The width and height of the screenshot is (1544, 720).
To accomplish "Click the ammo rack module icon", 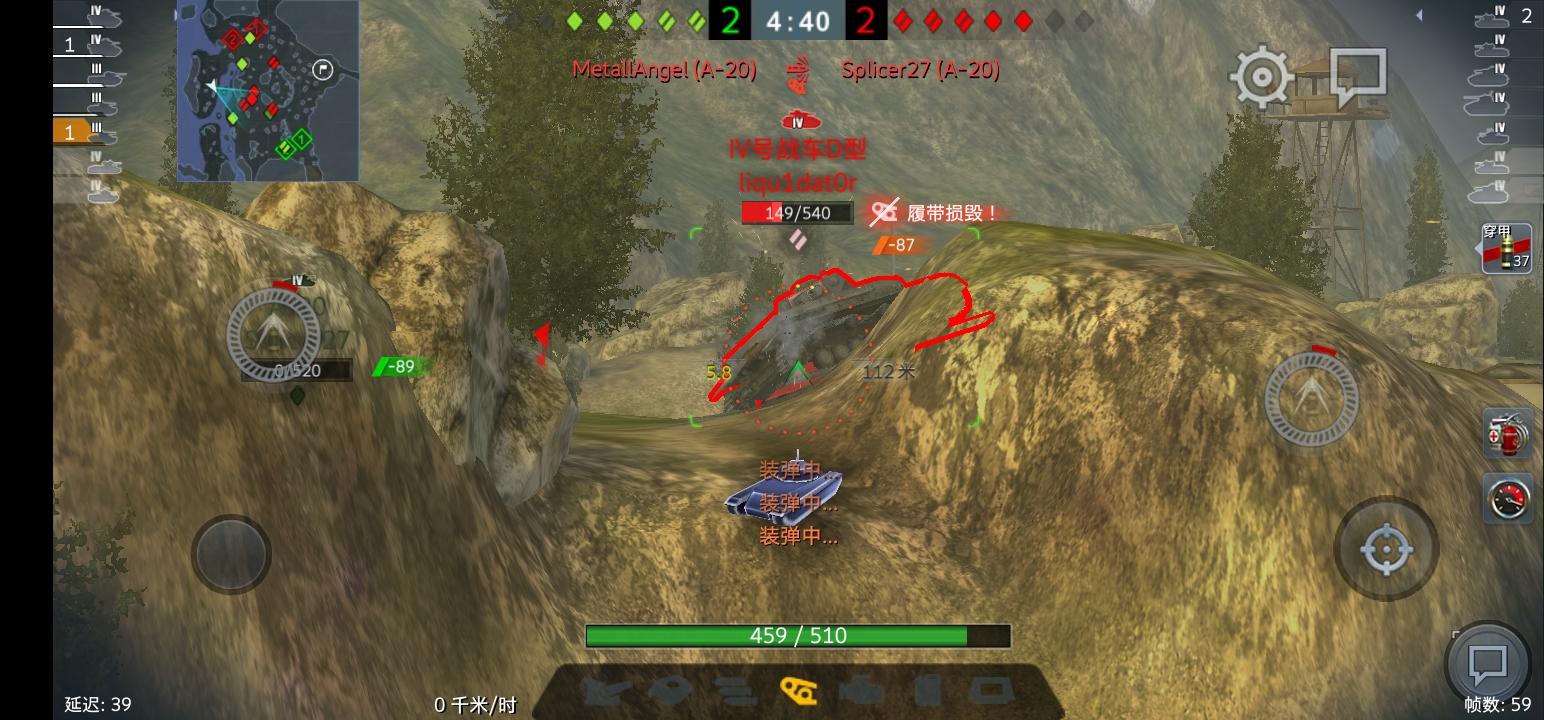I will coord(733,690).
